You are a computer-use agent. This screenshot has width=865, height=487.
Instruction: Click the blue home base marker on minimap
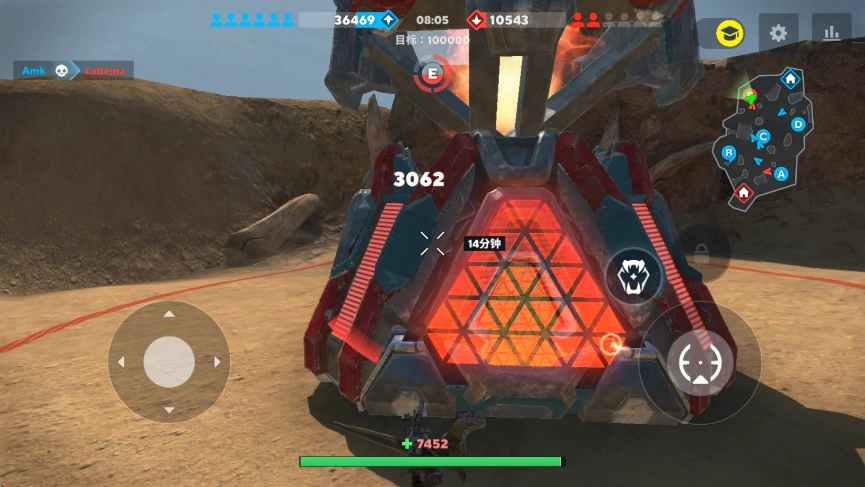point(790,78)
